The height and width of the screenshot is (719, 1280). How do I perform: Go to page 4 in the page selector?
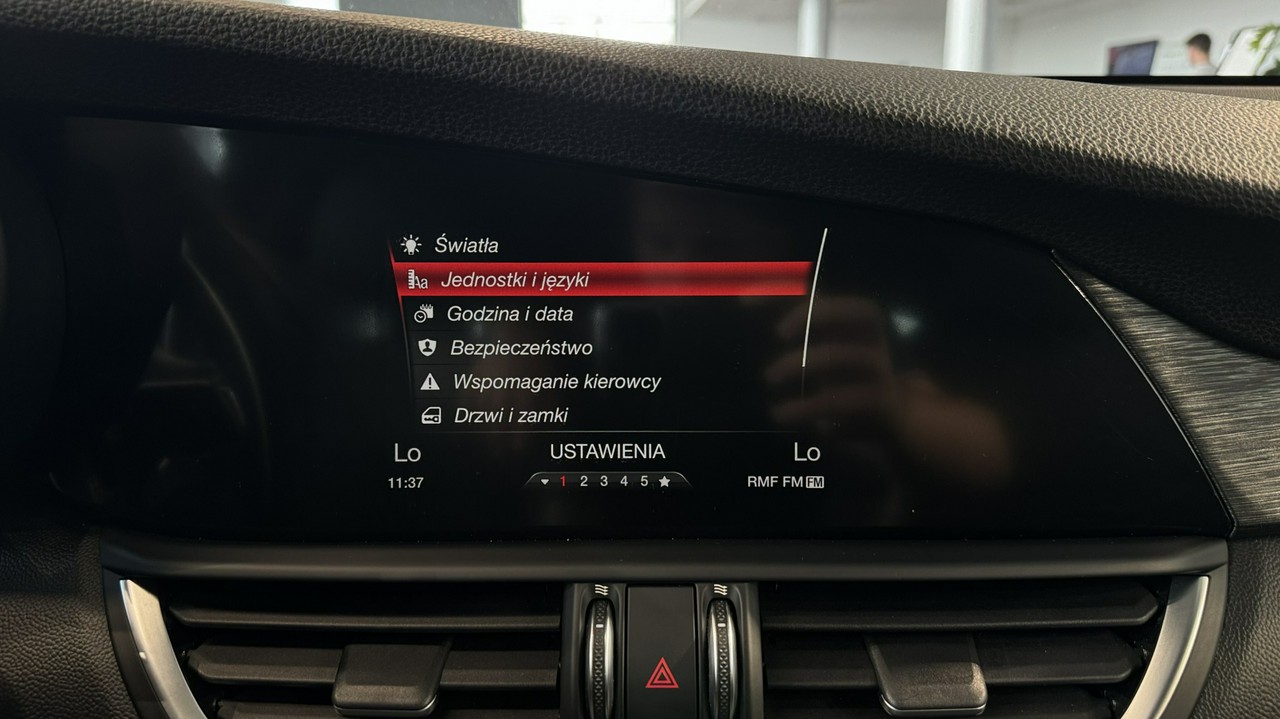pos(624,481)
